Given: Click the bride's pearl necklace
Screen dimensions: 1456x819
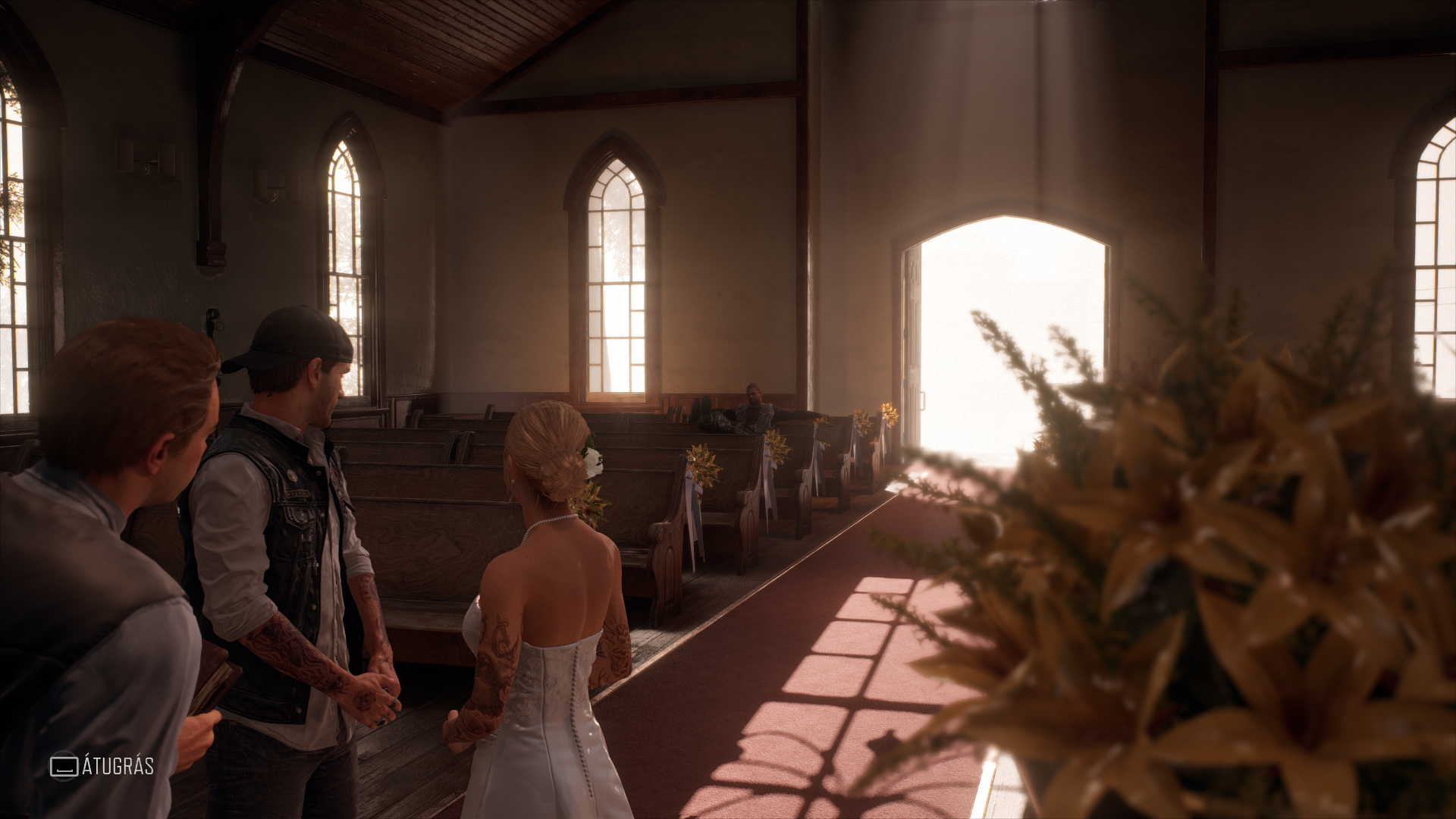Looking at the screenshot, I should (548, 516).
